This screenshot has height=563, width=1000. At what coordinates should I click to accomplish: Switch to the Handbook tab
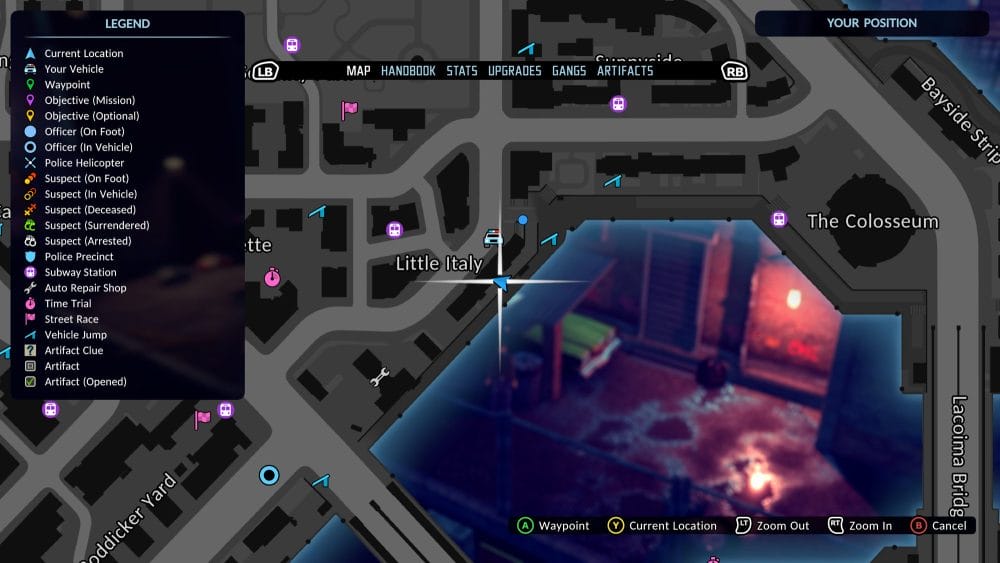tap(408, 71)
